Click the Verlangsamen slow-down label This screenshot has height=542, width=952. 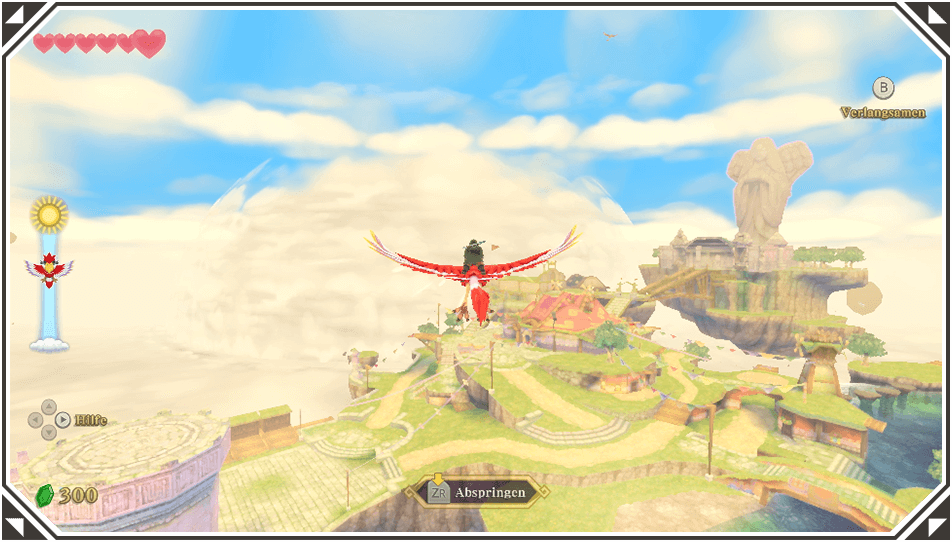882,113
